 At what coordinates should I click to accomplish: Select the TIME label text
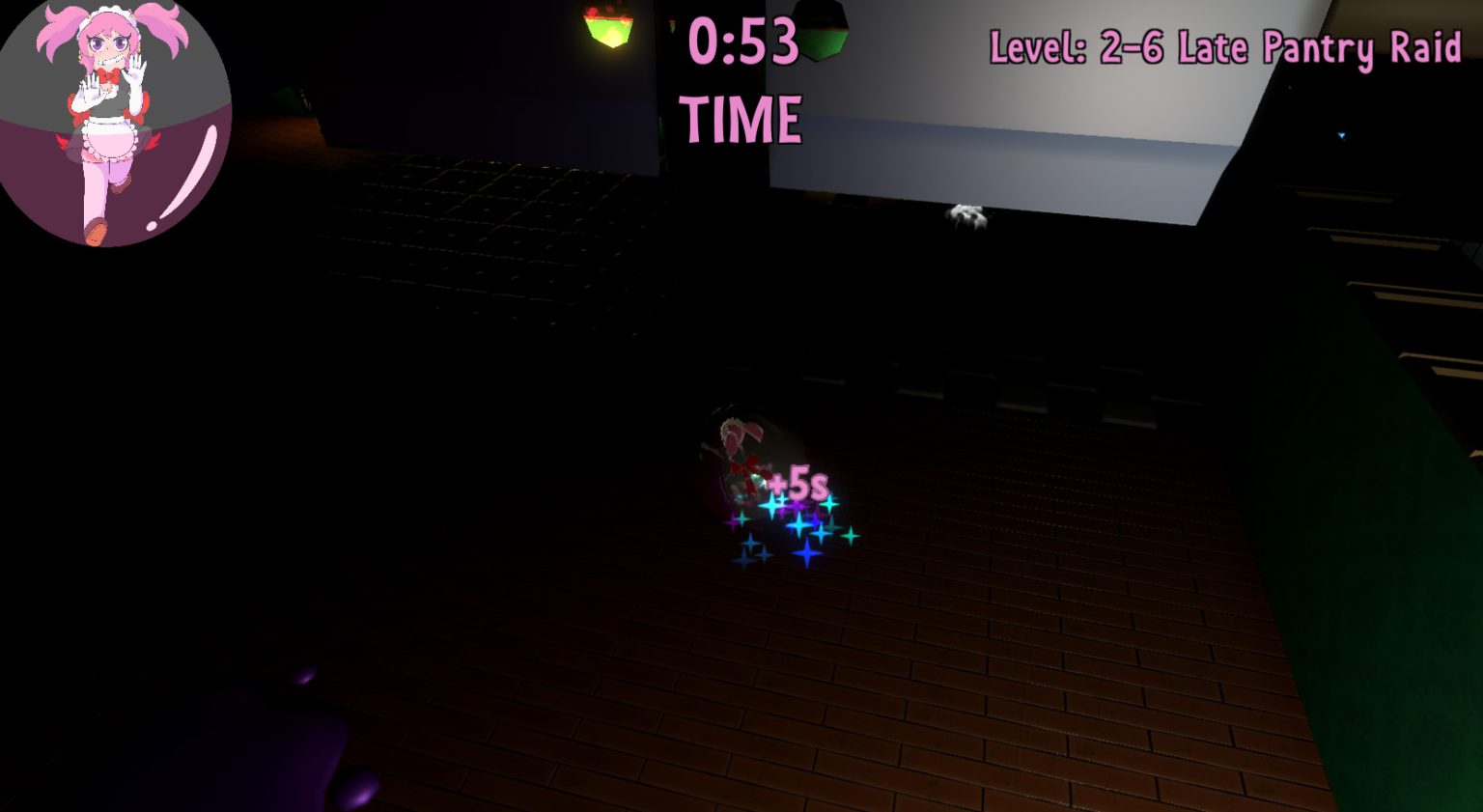click(741, 118)
